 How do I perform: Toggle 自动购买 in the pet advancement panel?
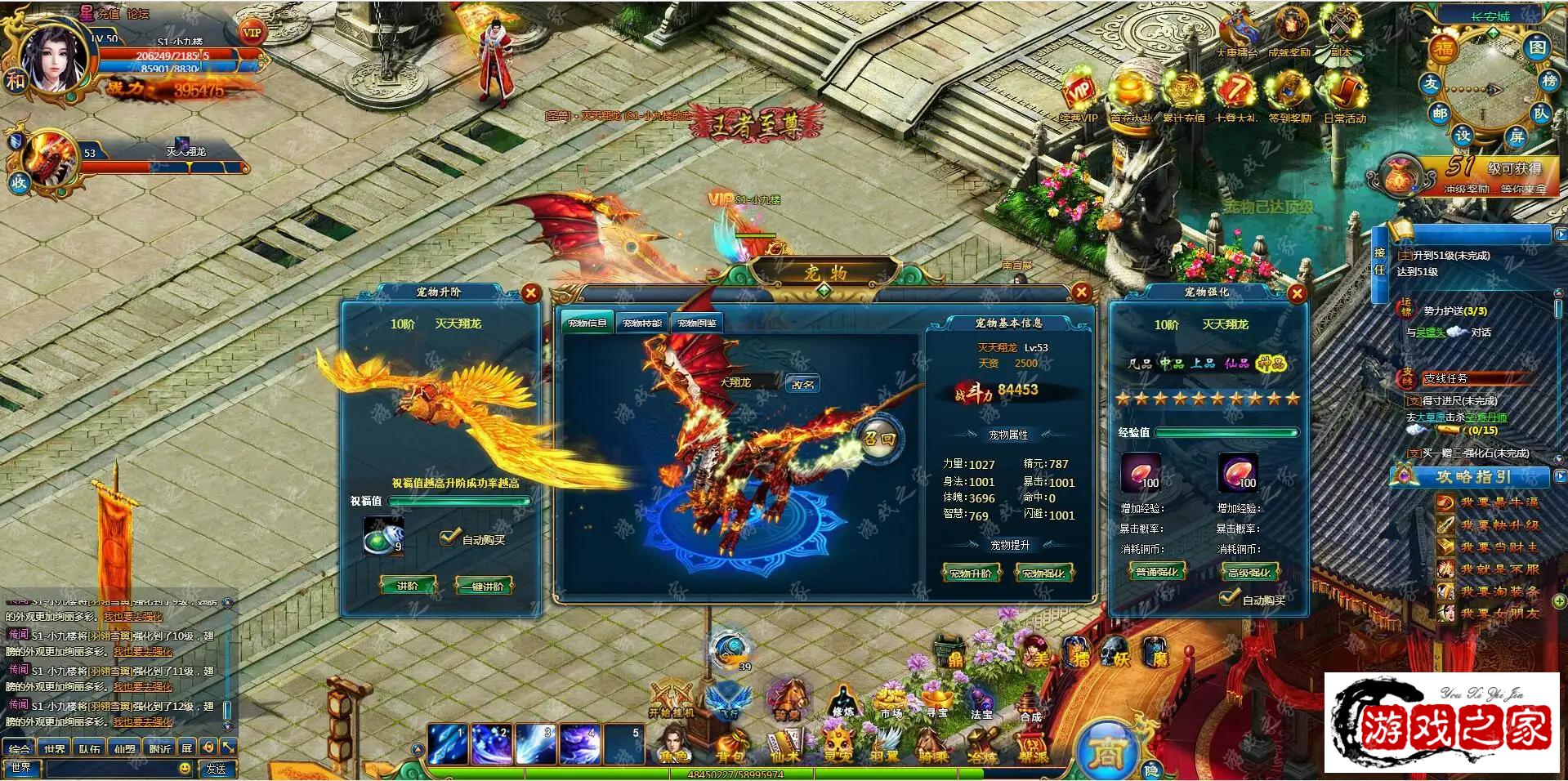point(449,538)
